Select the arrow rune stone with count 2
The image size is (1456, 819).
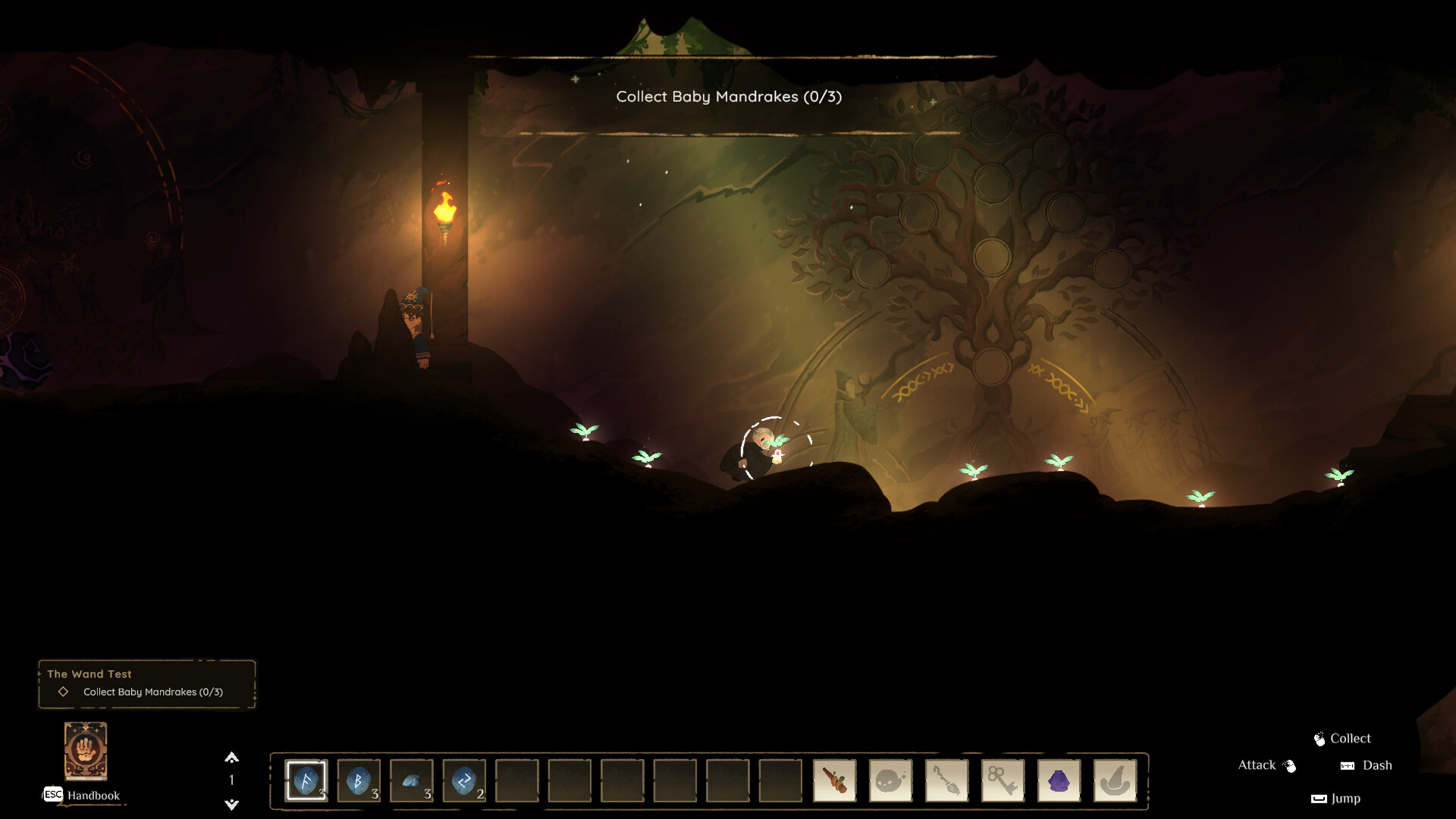pos(464,780)
